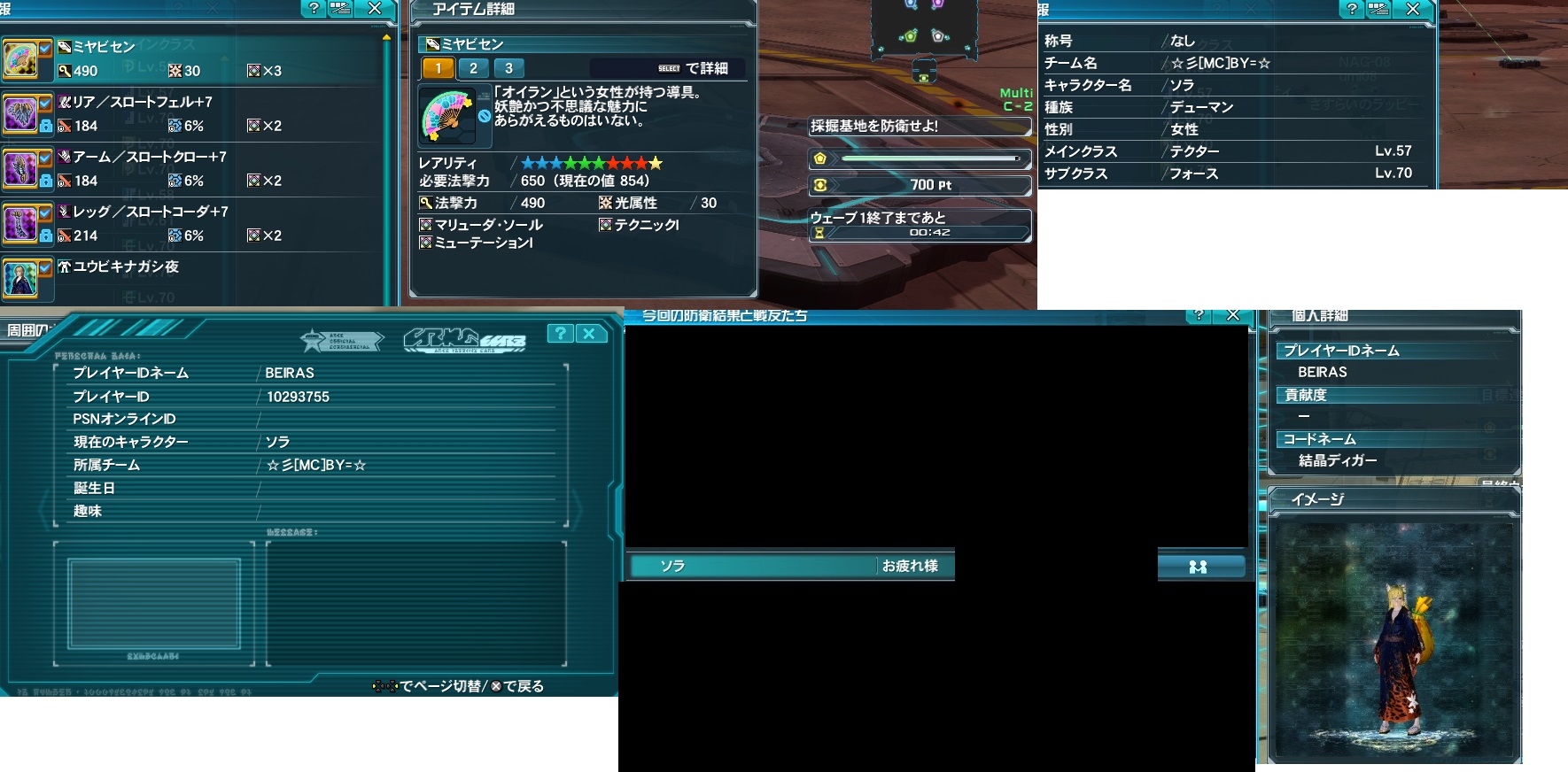This screenshot has width=1568, height=772.
Task: Click the friends icon button beside ソラ's row
Action: (1199, 567)
